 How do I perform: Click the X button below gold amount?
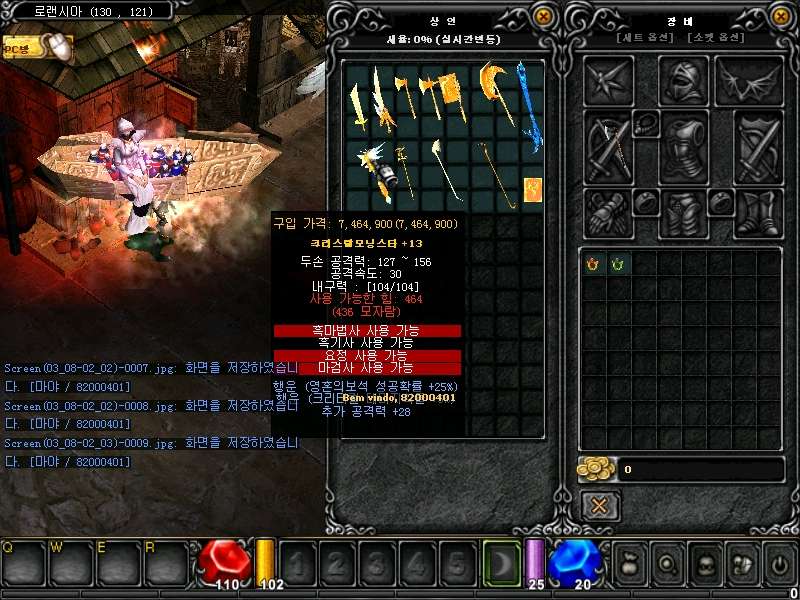coord(599,505)
